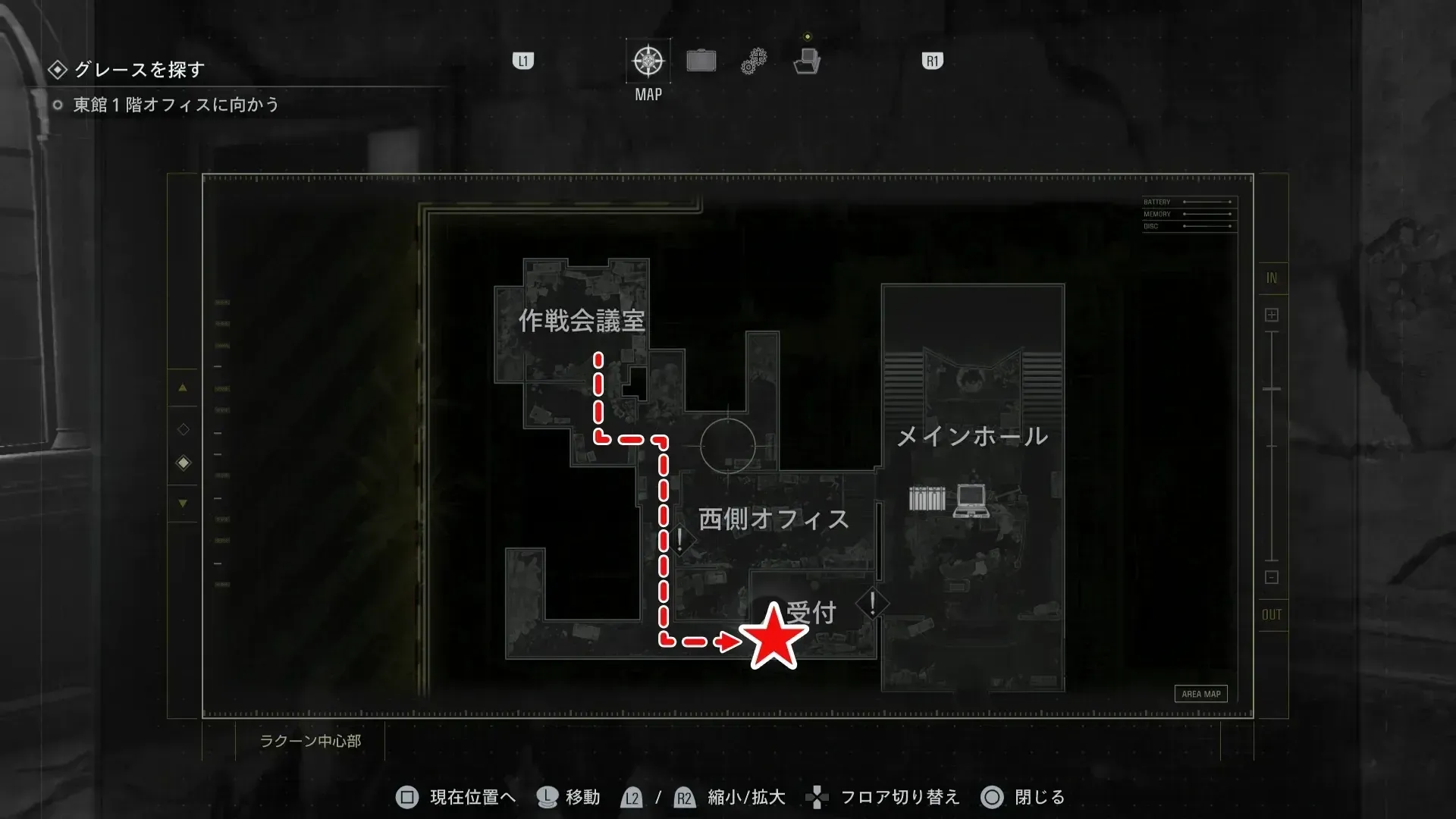Click the zoom-in plus control

1271,313
